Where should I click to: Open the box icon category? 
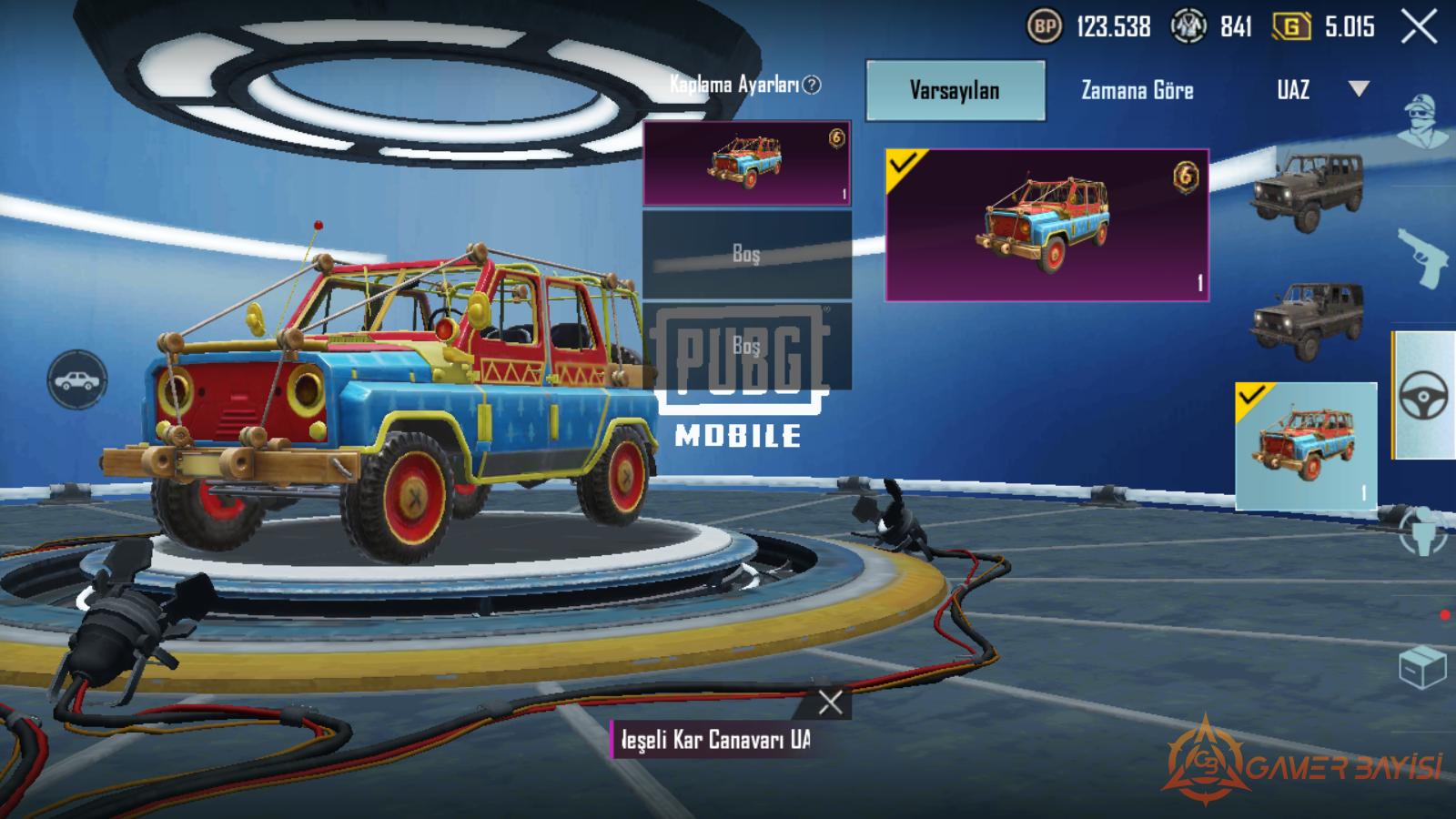tap(1422, 668)
